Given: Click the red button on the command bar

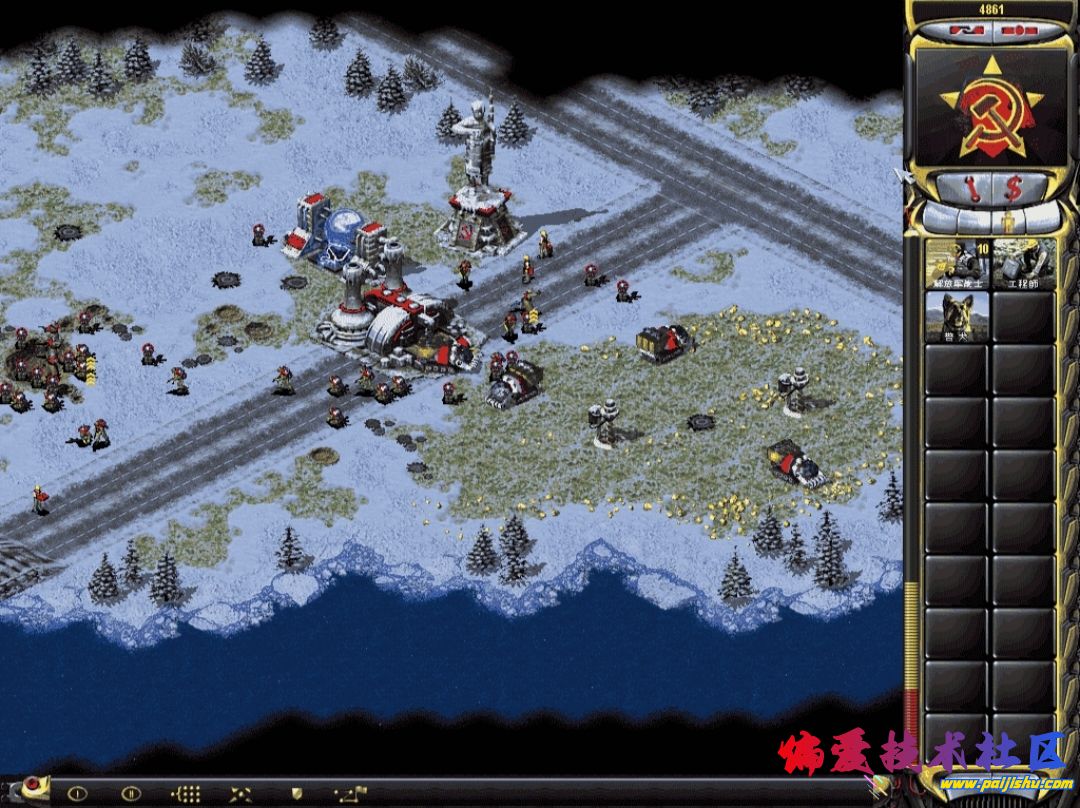Looking at the screenshot, I should click(x=31, y=783).
